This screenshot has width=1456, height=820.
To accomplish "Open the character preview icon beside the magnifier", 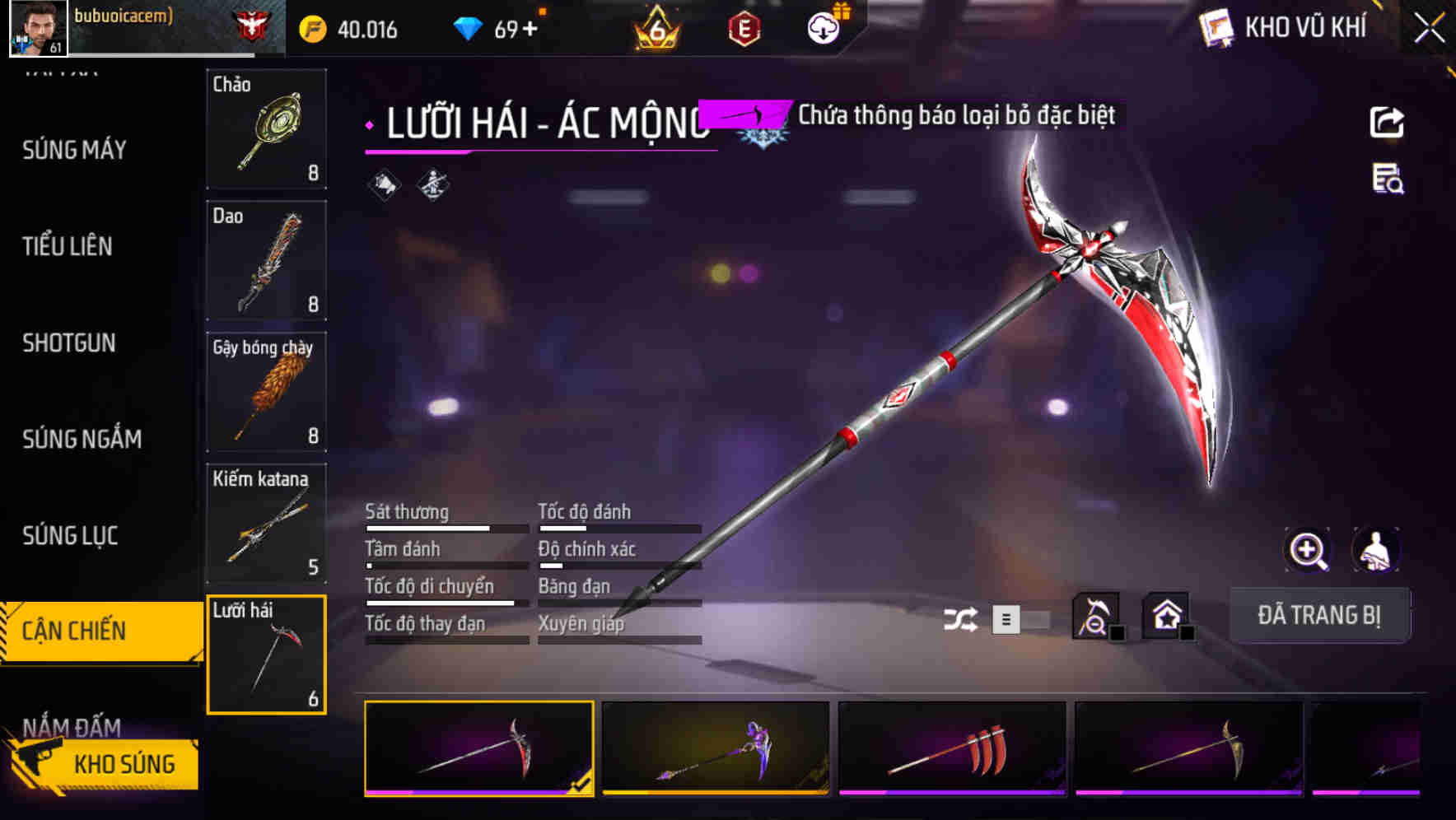I will 1372,550.
